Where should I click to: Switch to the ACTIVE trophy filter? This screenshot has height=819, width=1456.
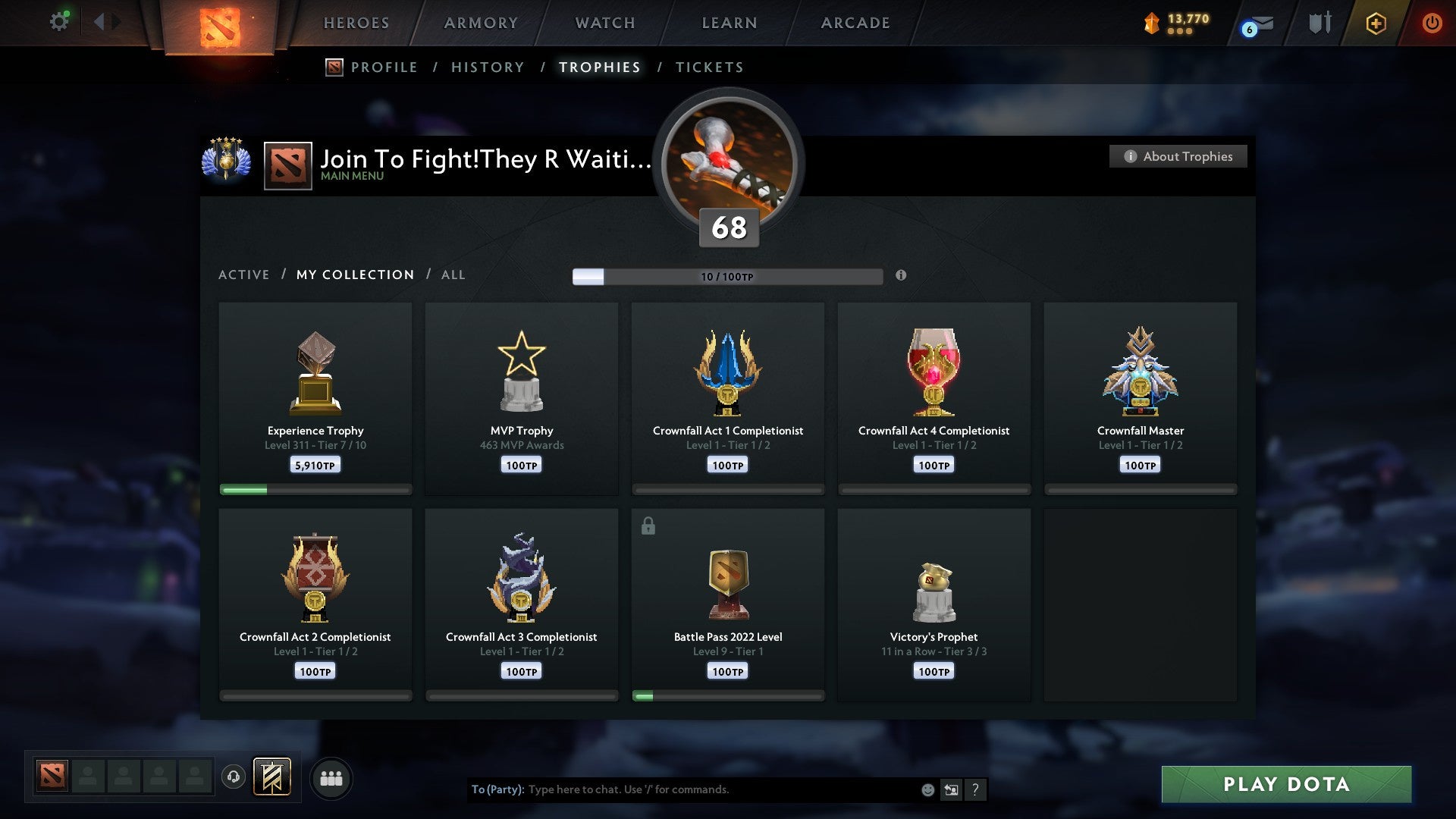click(x=244, y=275)
